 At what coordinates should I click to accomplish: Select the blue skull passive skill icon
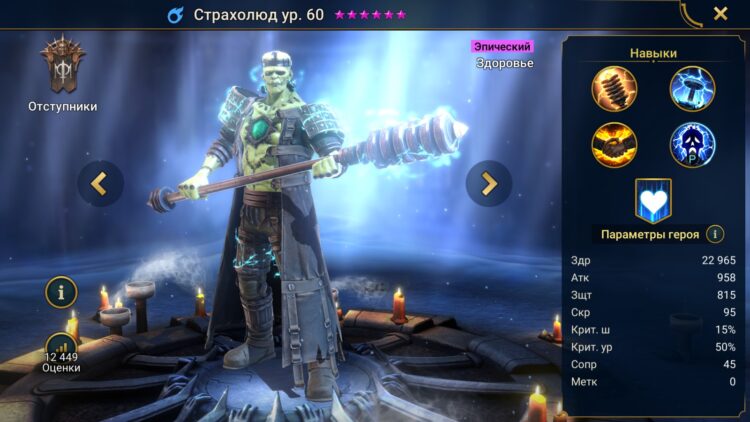[x=692, y=145]
